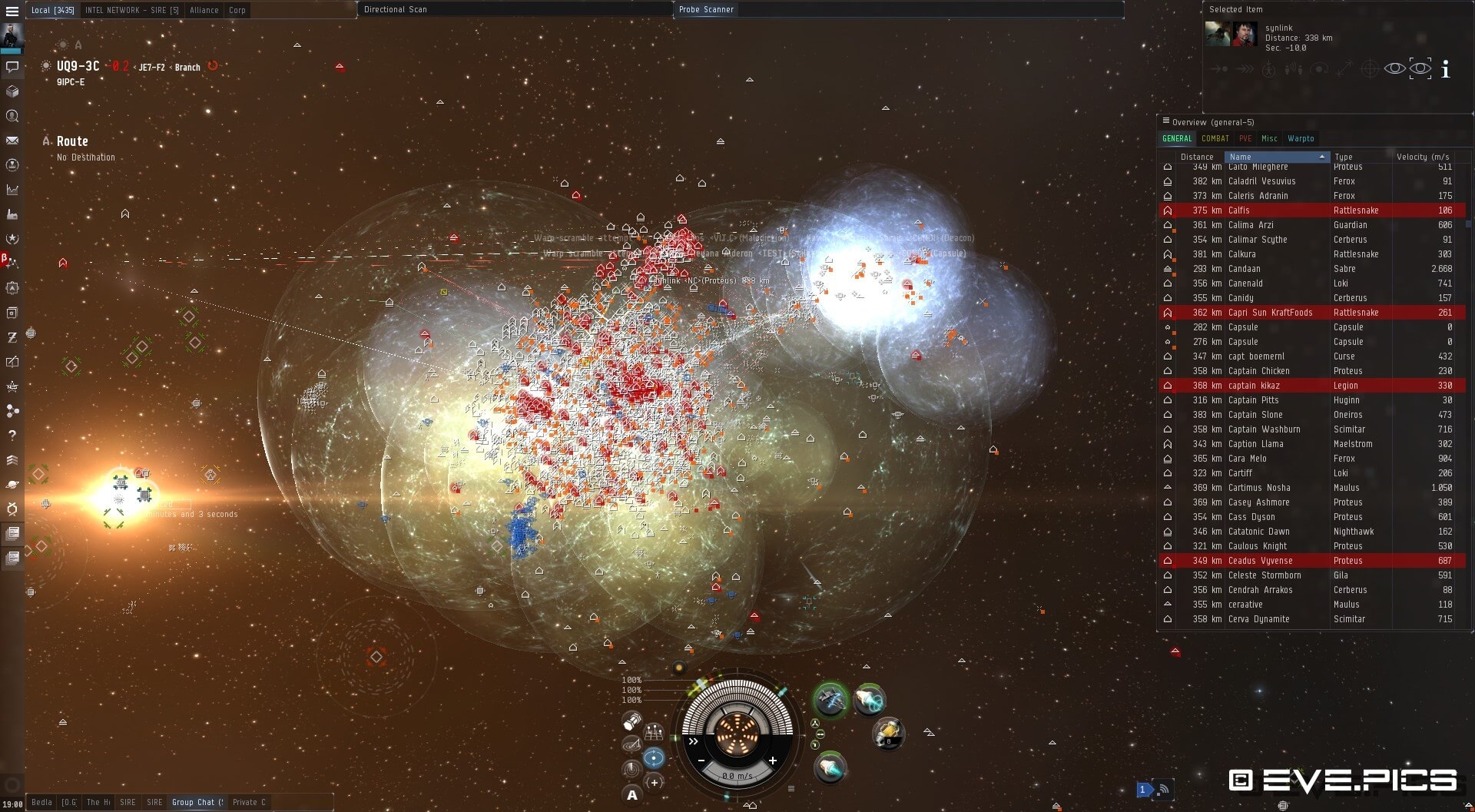This screenshot has height=812, width=1475.
Task: Switch overview to the COMBAT tab
Action: 1215,139
